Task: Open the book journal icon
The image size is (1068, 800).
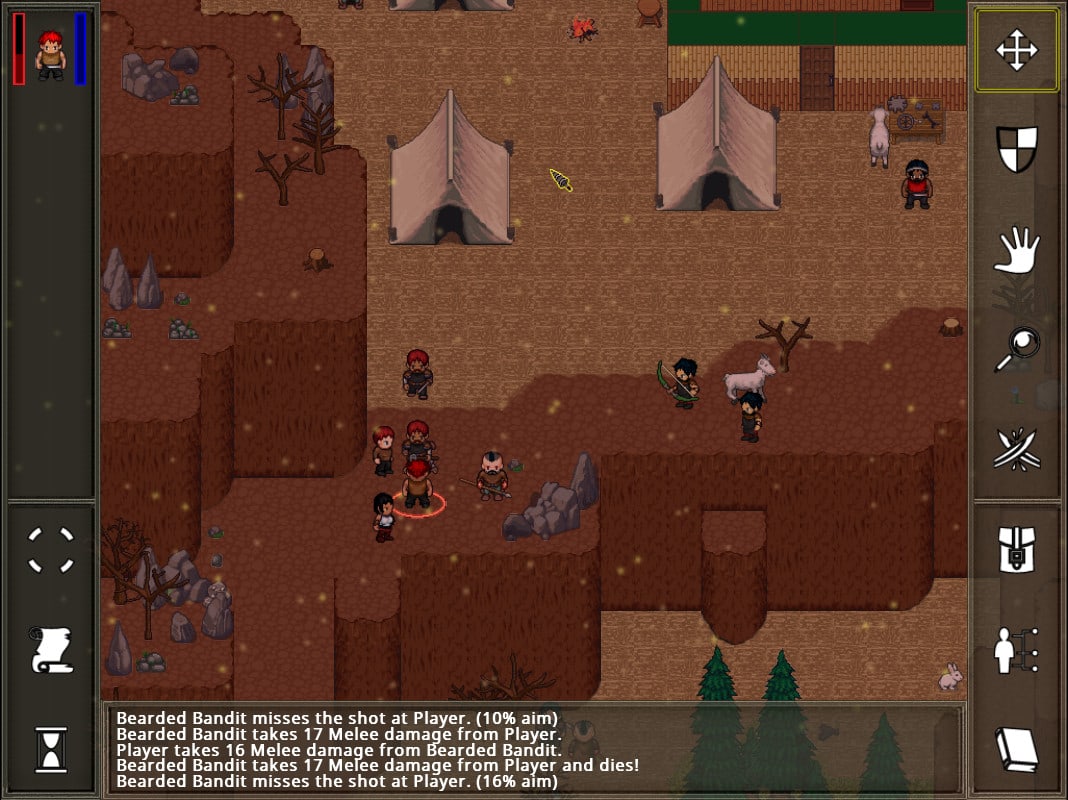Action: (x=1016, y=749)
